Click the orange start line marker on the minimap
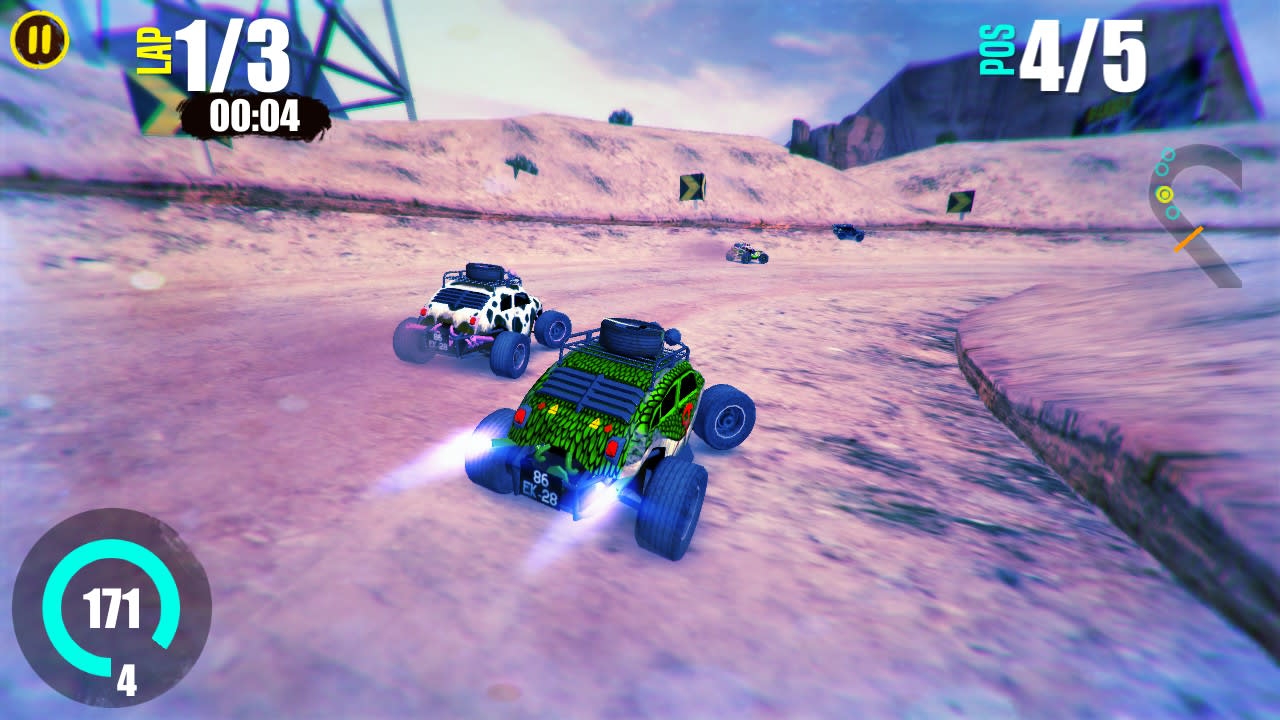Screen dimensions: 1280x720 1189,237
